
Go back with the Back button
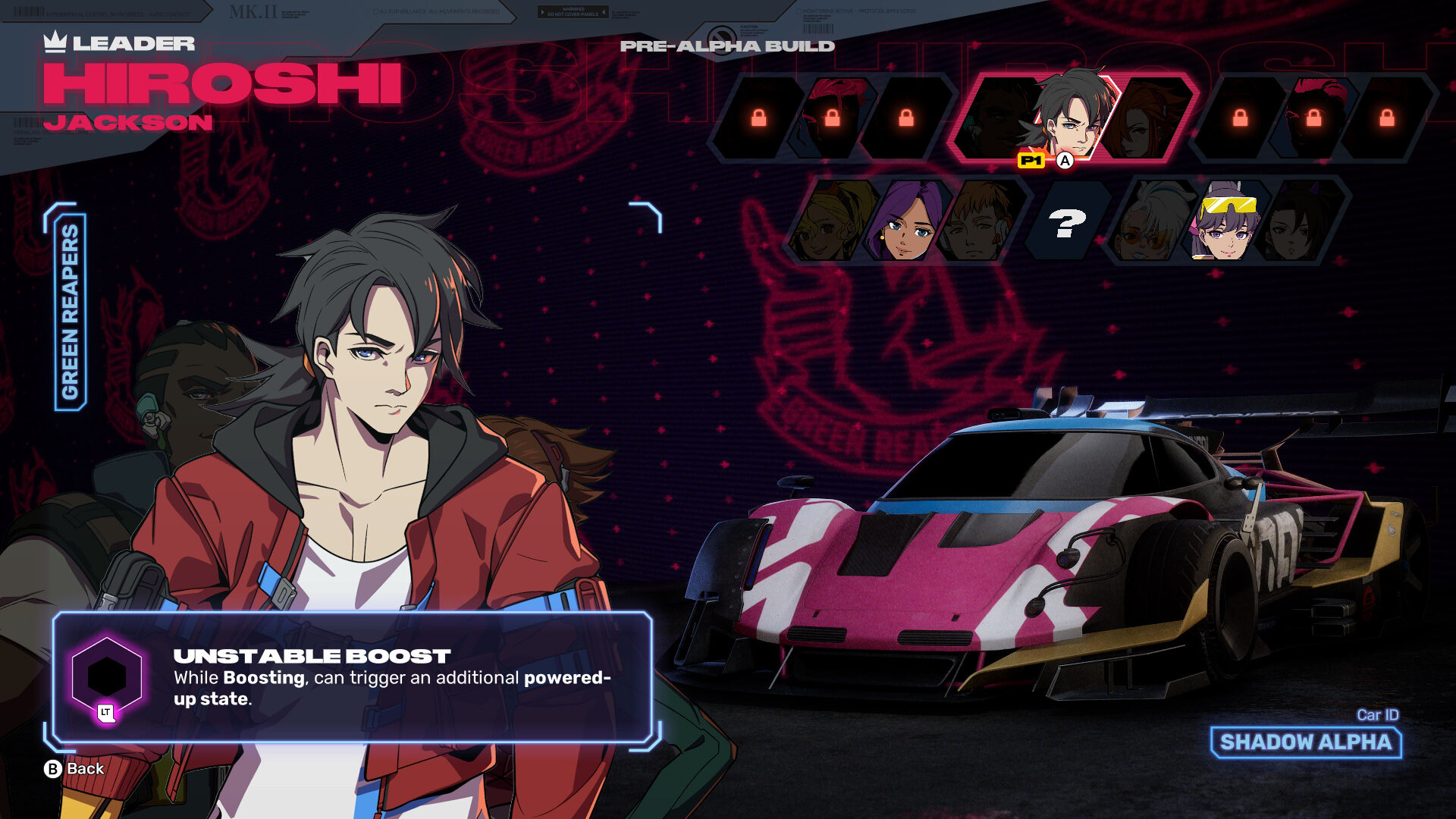(x=74, y=769)
